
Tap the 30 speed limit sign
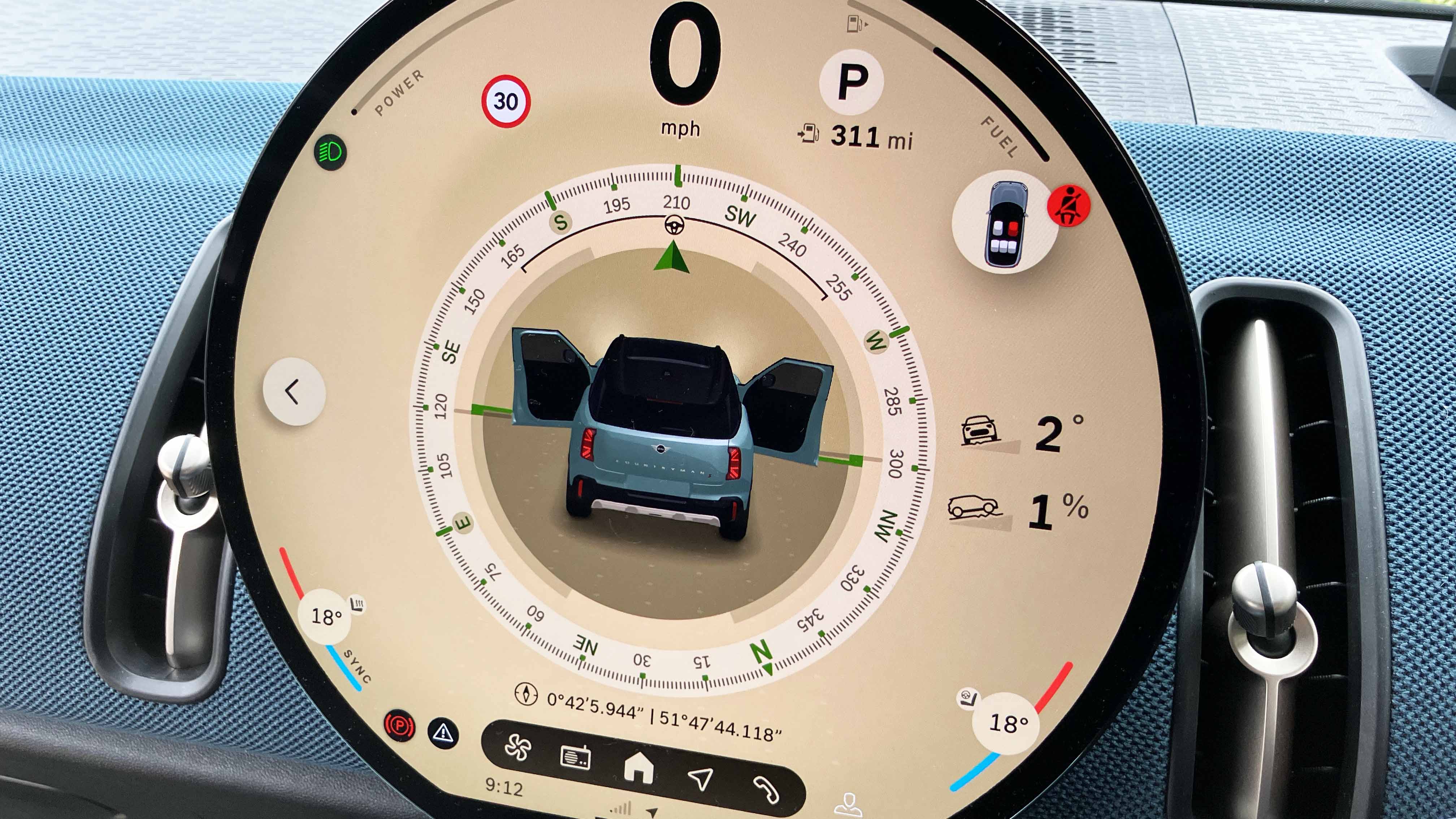pos(505,101)
